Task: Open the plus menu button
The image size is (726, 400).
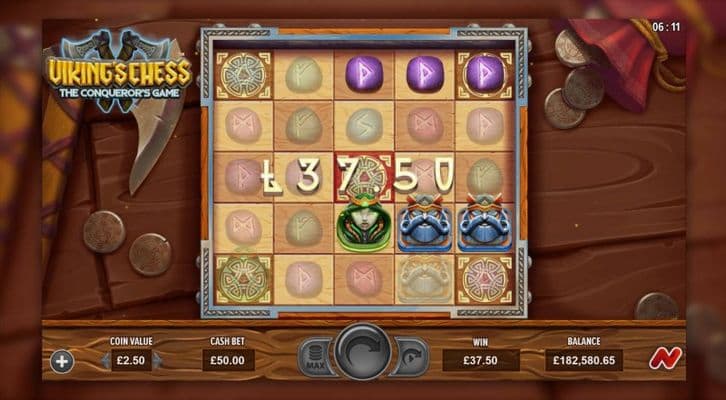Action: [62, 361]
